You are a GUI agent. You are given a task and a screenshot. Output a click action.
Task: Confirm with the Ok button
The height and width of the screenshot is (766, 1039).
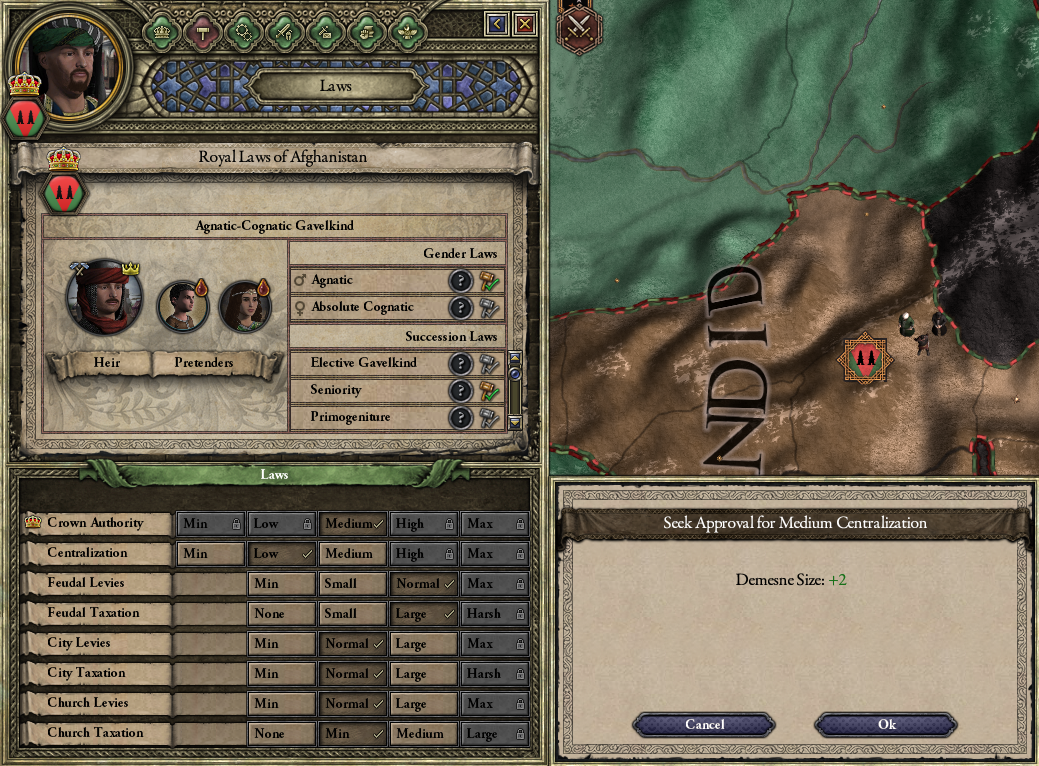click(886, 724)
